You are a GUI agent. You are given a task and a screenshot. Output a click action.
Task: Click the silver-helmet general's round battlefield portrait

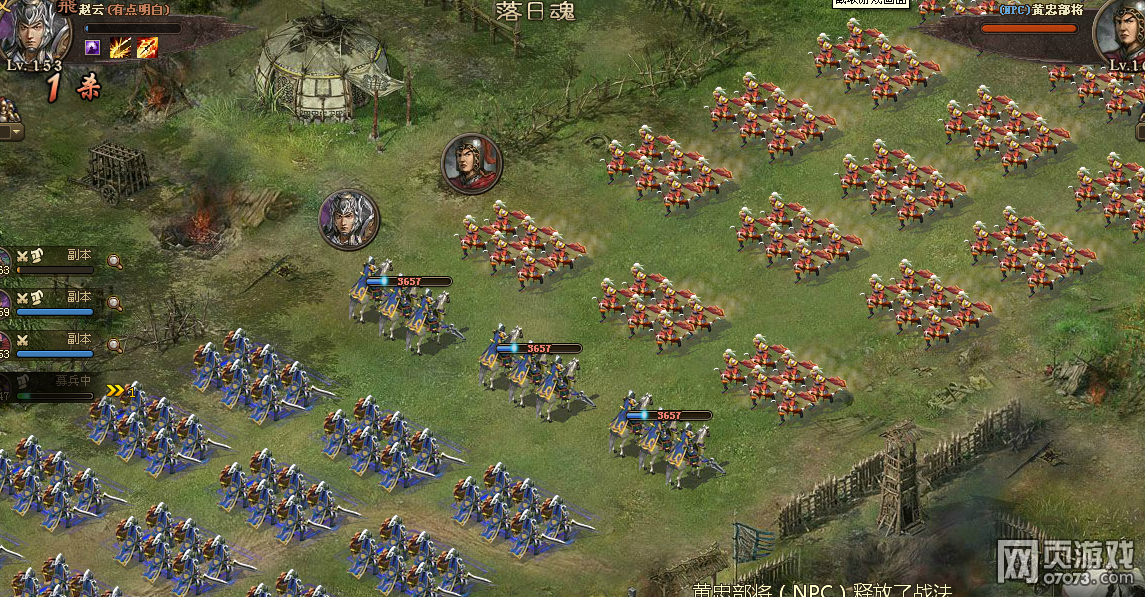(349, 219)
